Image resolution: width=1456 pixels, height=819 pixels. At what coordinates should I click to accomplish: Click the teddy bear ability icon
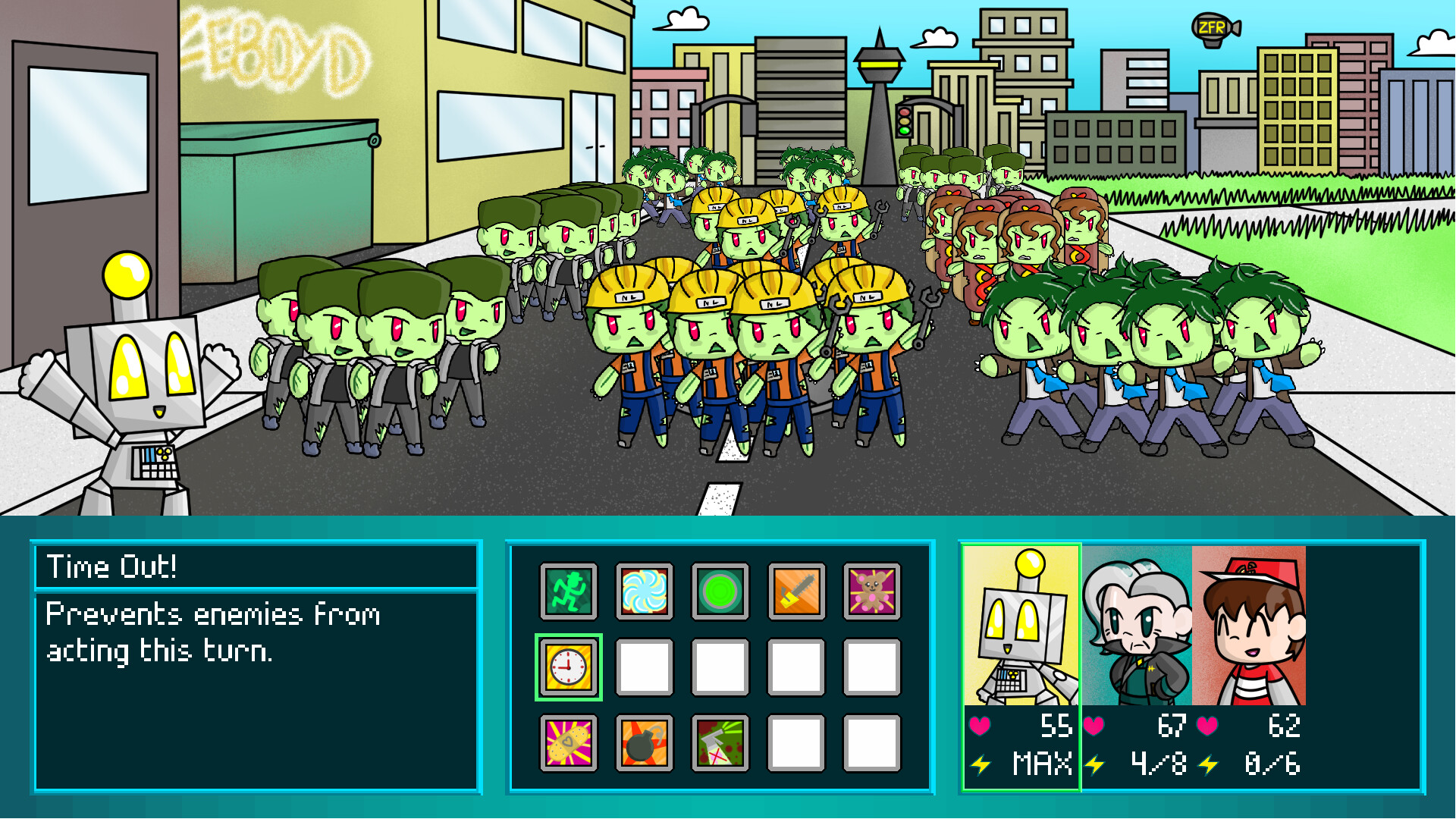coord(872,592)
